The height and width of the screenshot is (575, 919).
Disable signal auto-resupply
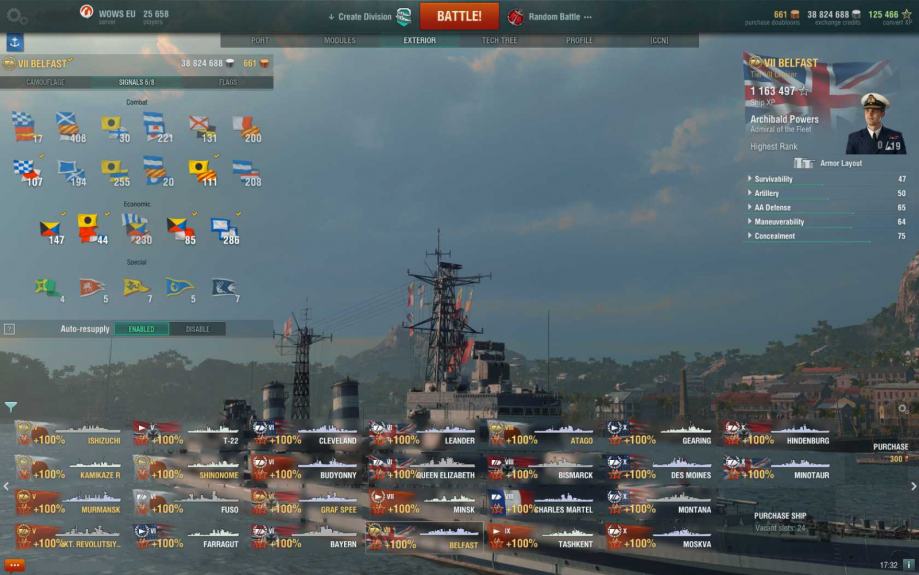[197, 329]
